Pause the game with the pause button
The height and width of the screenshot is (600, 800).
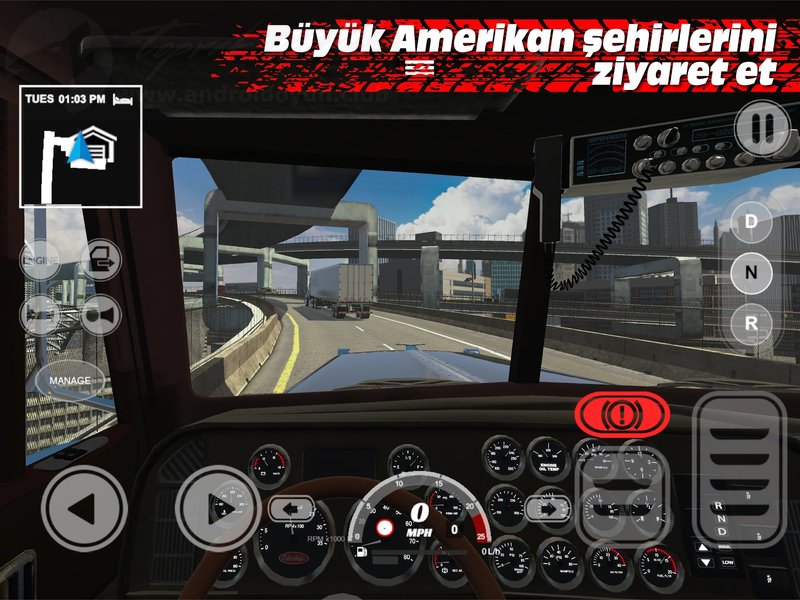click(x=762, y=127)
